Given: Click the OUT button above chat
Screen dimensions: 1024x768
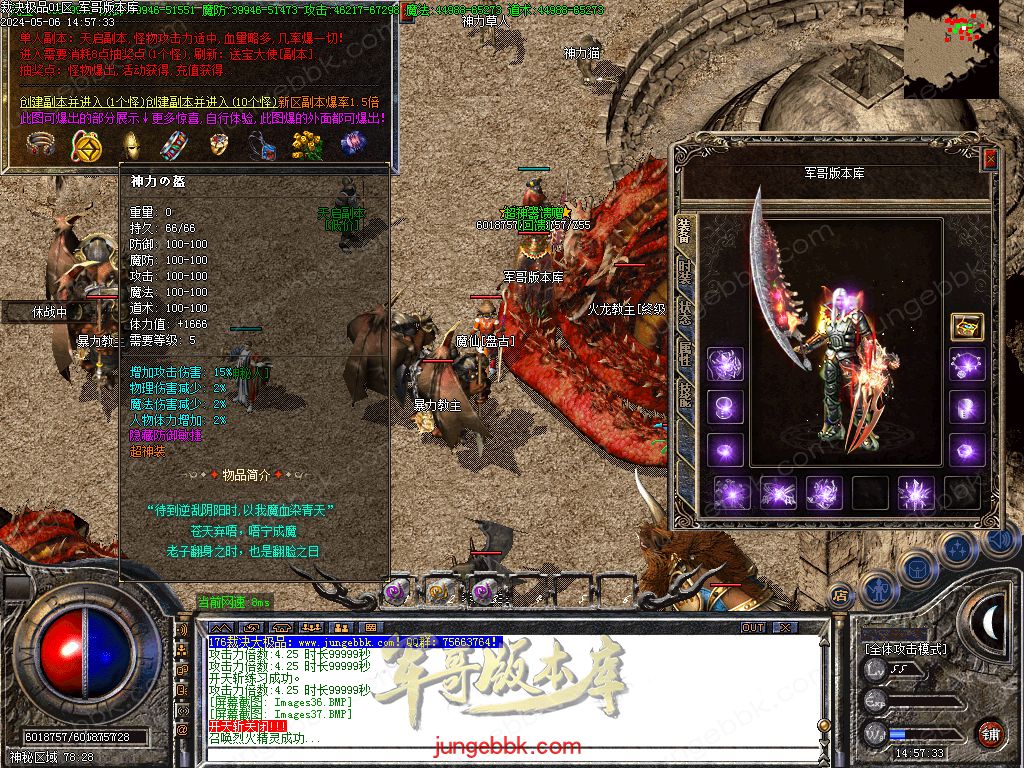Looking at the screenshot, I should coord(752,627).
